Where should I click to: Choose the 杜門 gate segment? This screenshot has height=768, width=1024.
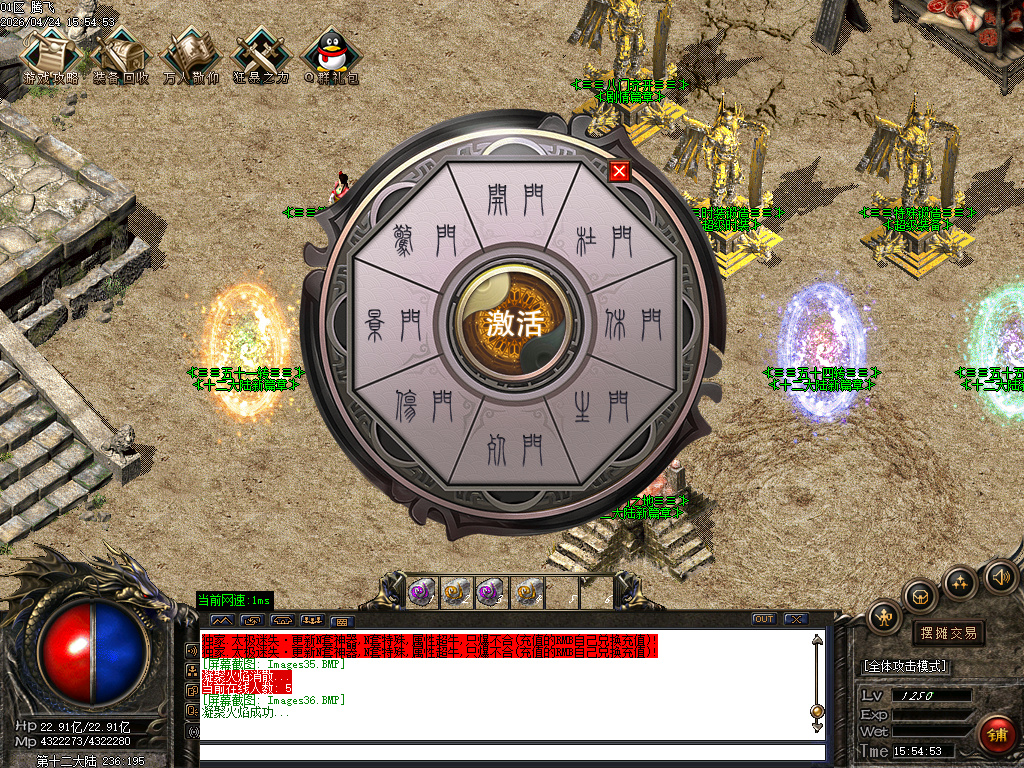coord(604,240)
